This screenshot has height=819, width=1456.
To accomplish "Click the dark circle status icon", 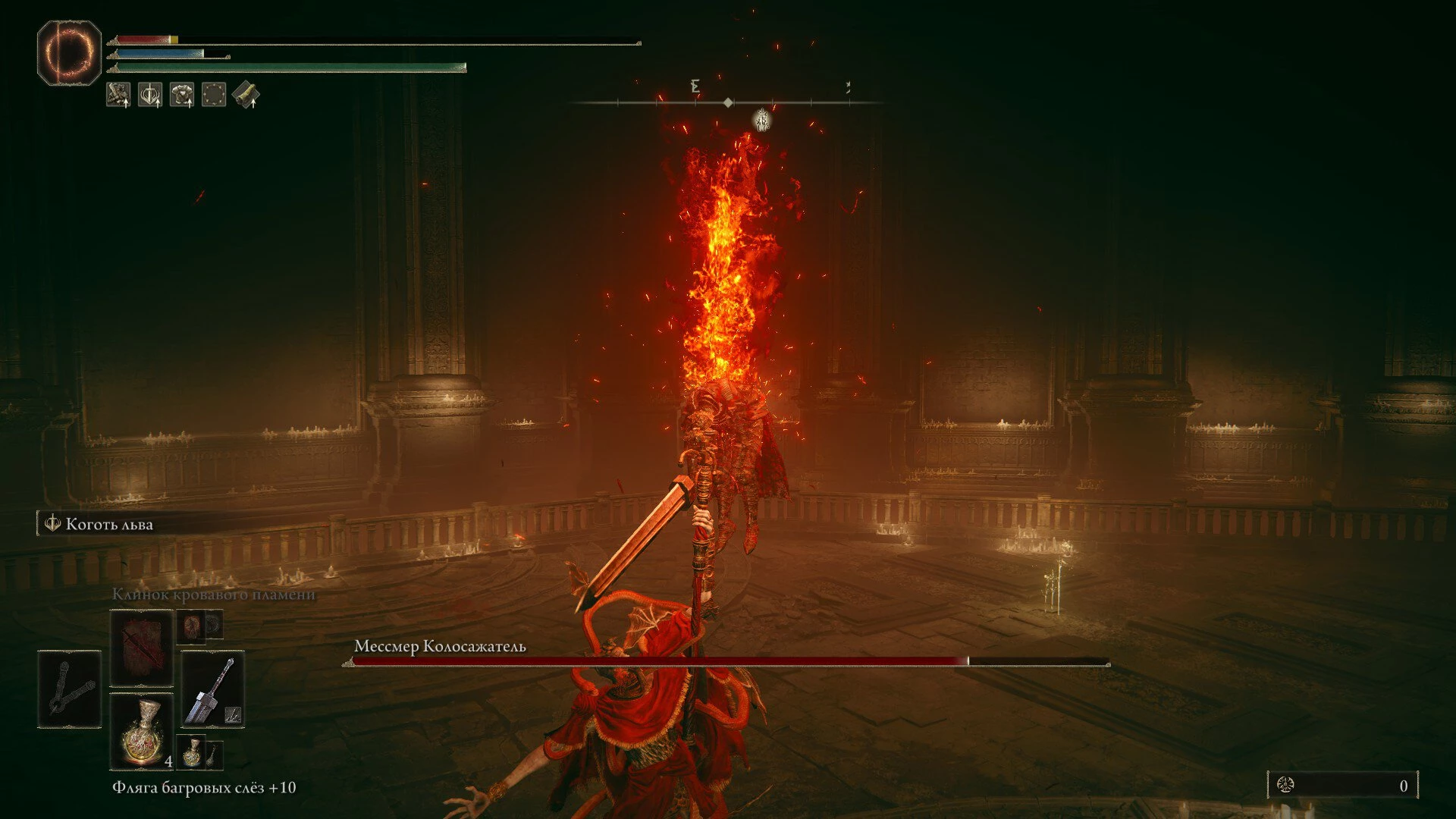I will [x=214, y=95].
